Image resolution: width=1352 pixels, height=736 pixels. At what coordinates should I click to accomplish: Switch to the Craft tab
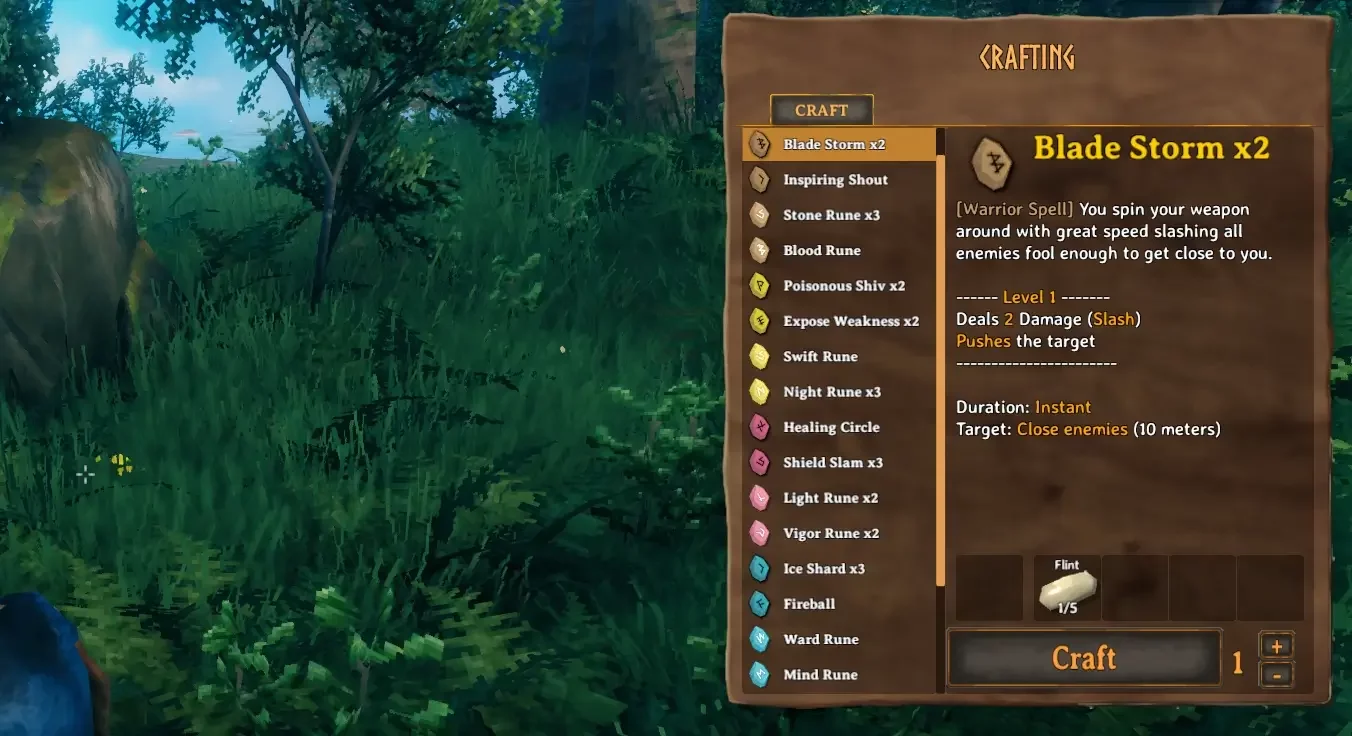tap(821, 110)
